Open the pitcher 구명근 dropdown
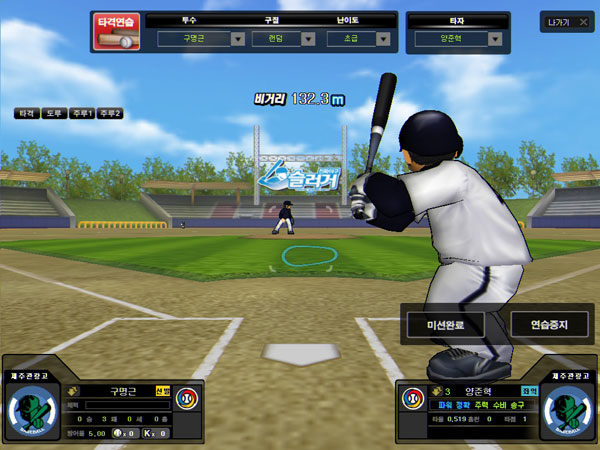The image size is (600, 450). tap(239, 39)
